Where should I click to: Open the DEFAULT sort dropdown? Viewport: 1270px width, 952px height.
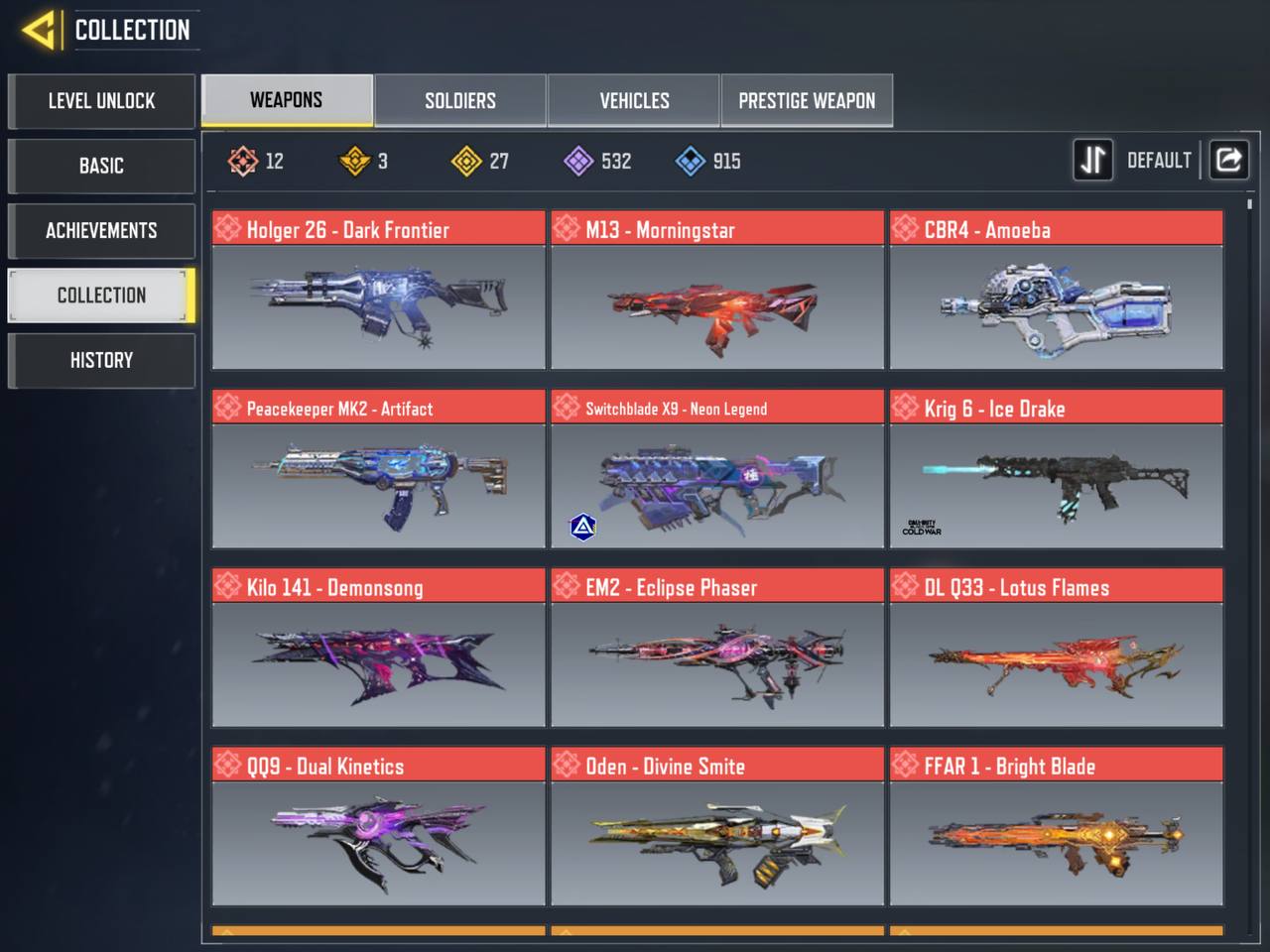1159,160
